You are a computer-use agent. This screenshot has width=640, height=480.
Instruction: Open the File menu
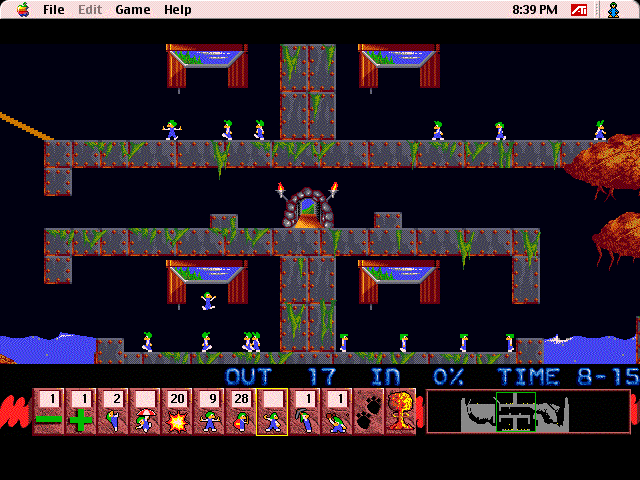[54, 10]
